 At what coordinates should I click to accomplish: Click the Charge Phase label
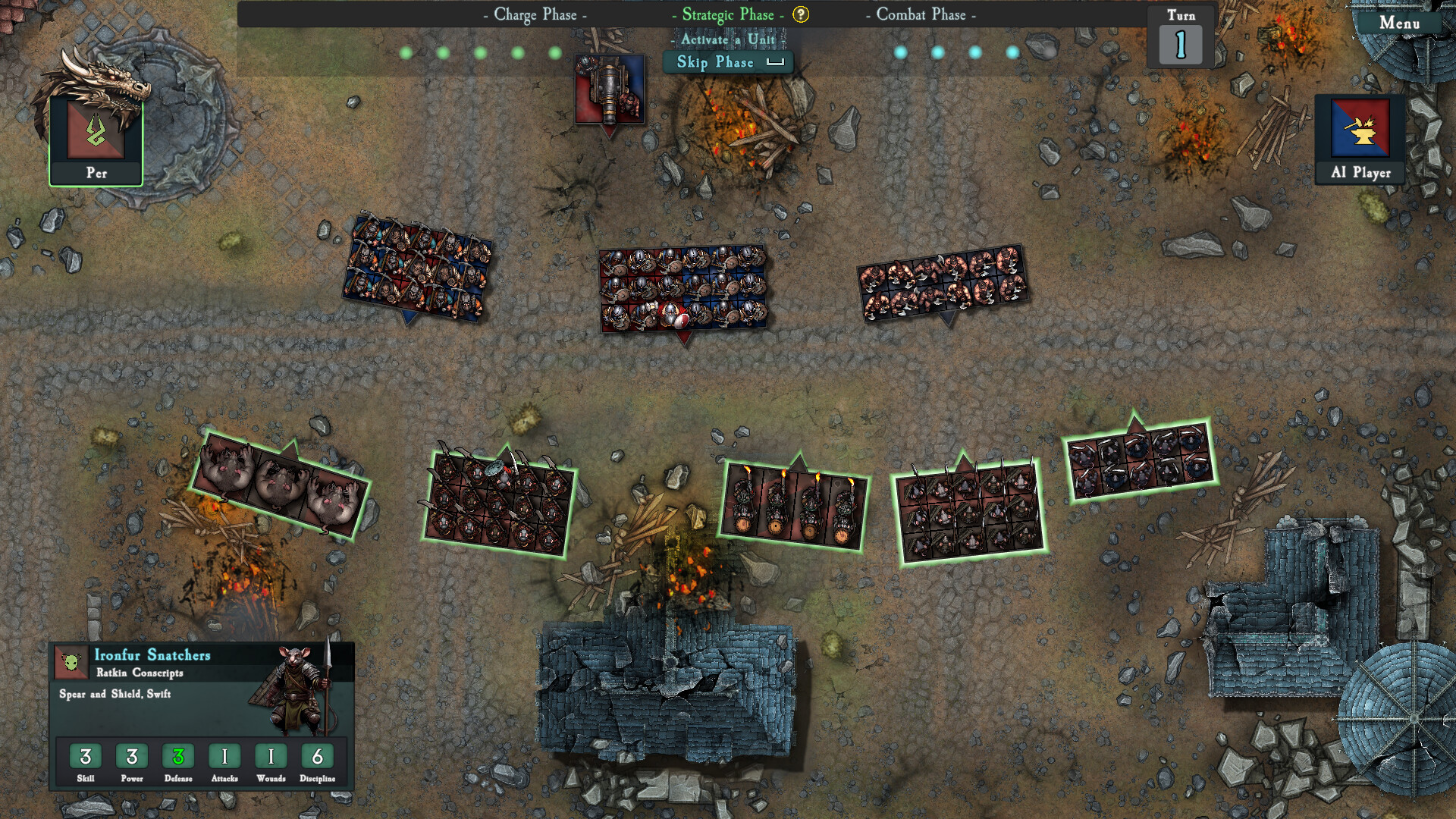[x=533, y=14]
